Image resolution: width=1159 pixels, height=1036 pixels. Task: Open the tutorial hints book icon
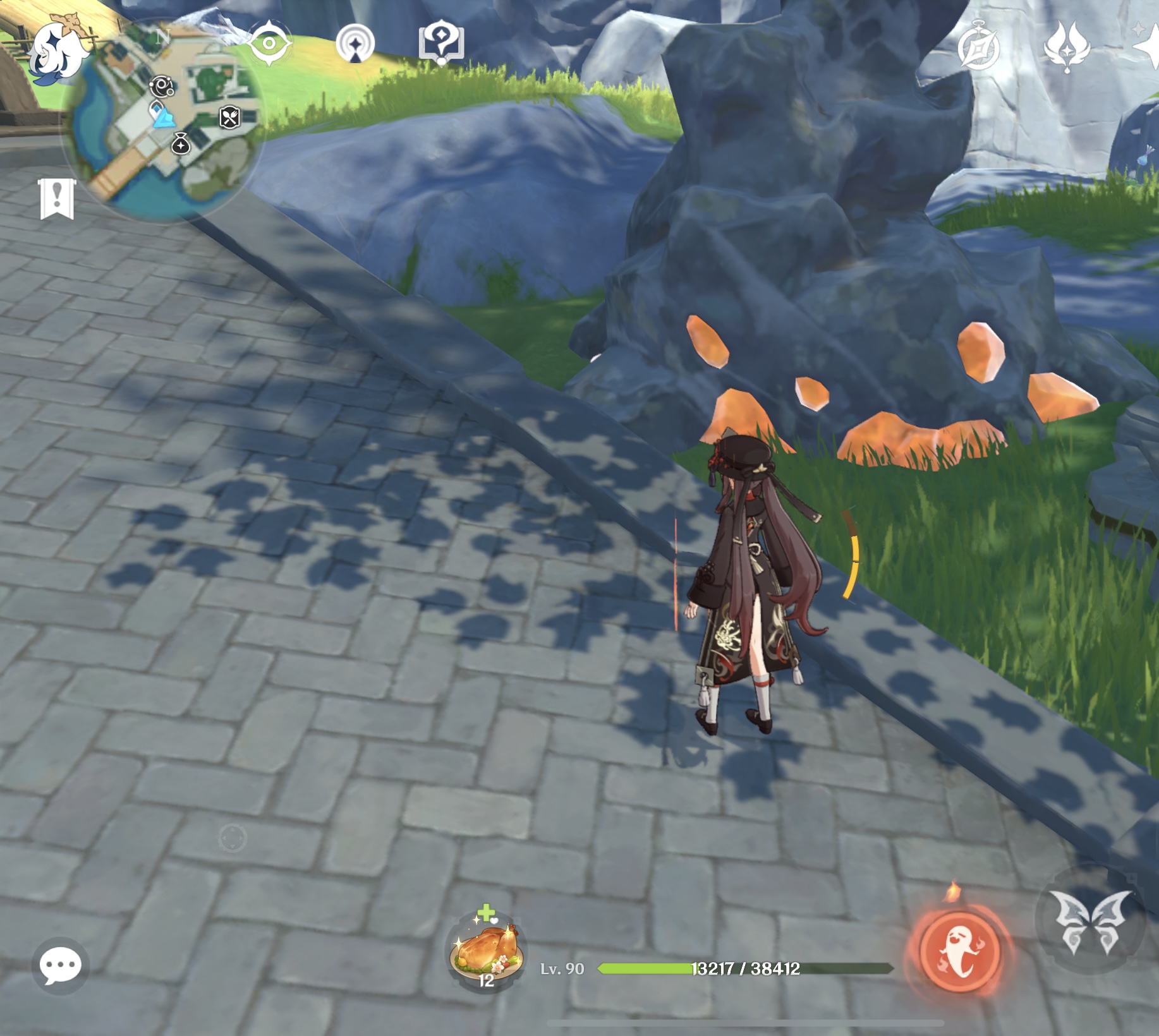[x=442, y=42]
